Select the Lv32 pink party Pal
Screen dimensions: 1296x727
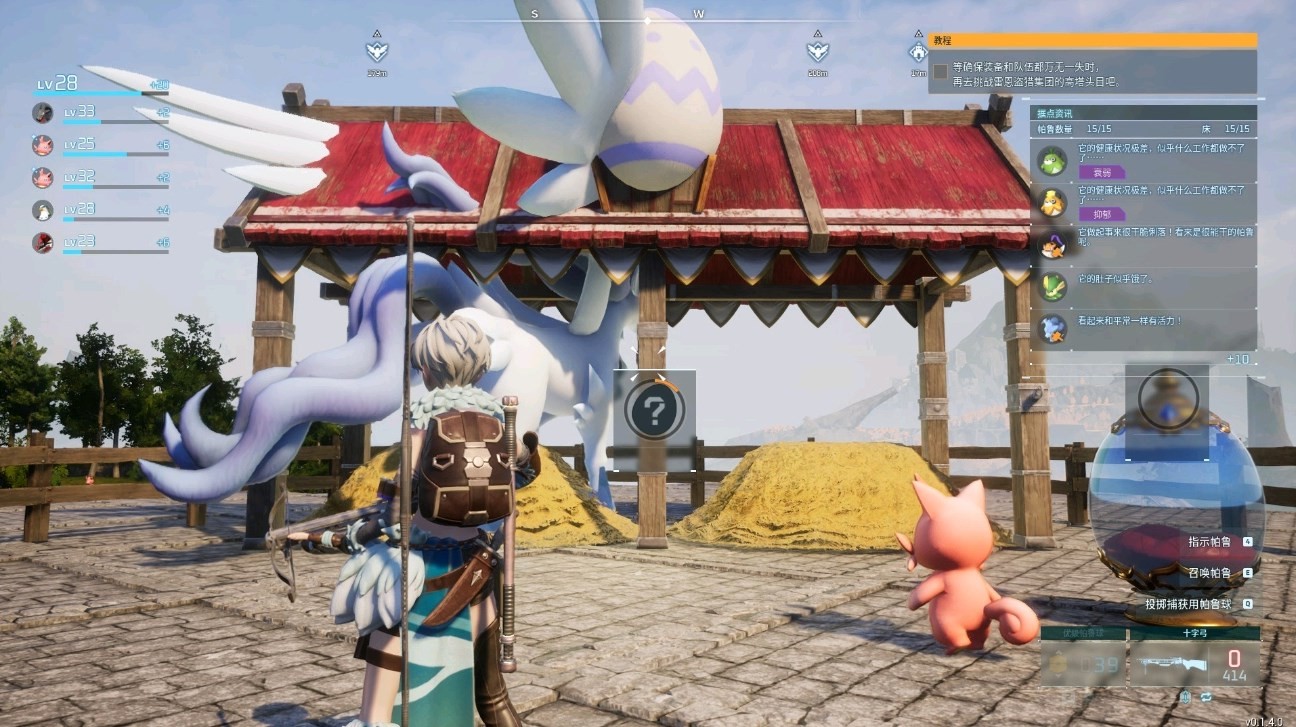click(x=43, y=178)
